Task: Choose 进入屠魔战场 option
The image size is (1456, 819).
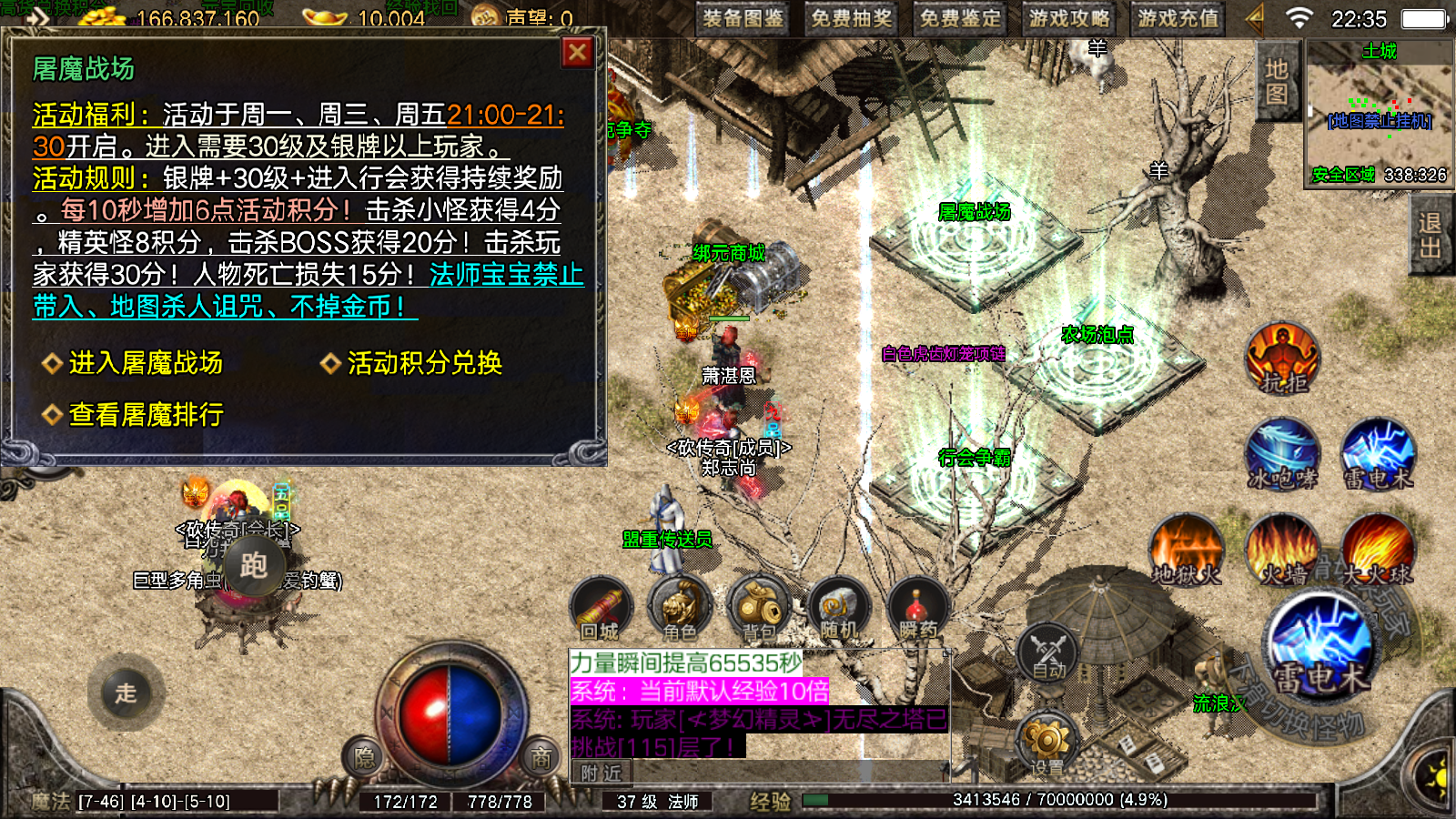Action: tap(146, 363)
